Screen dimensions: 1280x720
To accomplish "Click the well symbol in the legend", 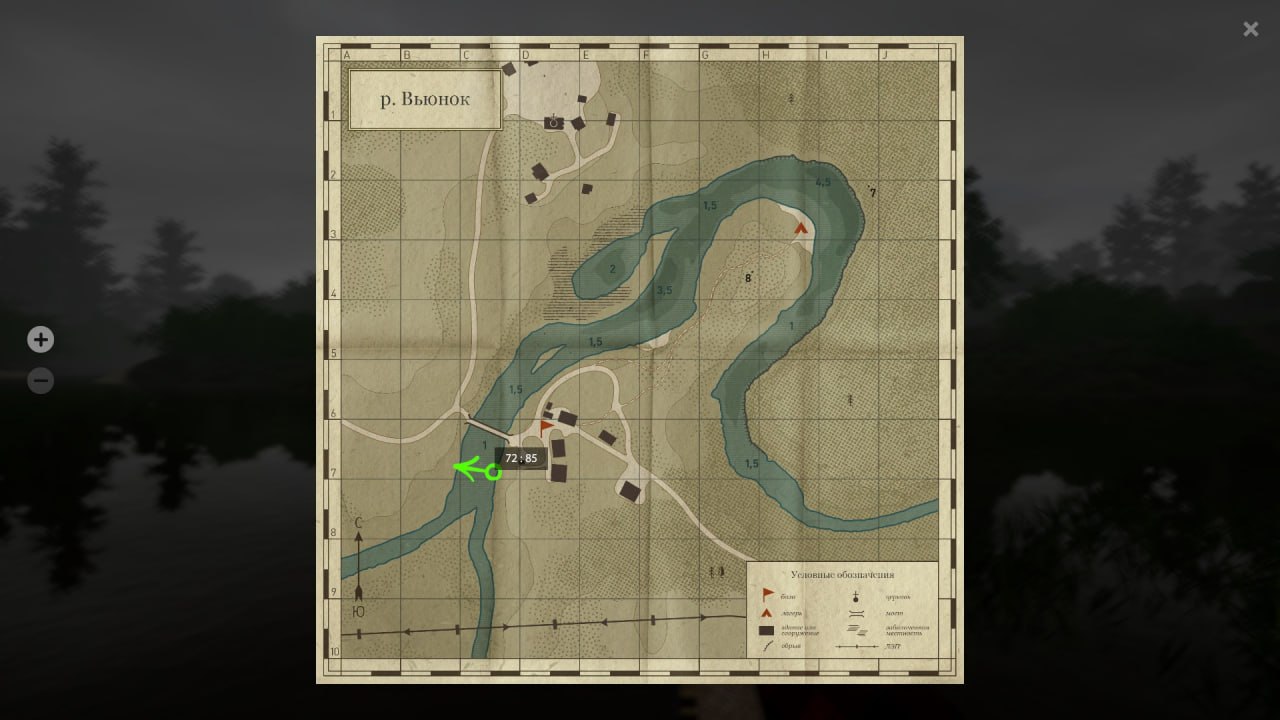I will [x=855, y=595].
